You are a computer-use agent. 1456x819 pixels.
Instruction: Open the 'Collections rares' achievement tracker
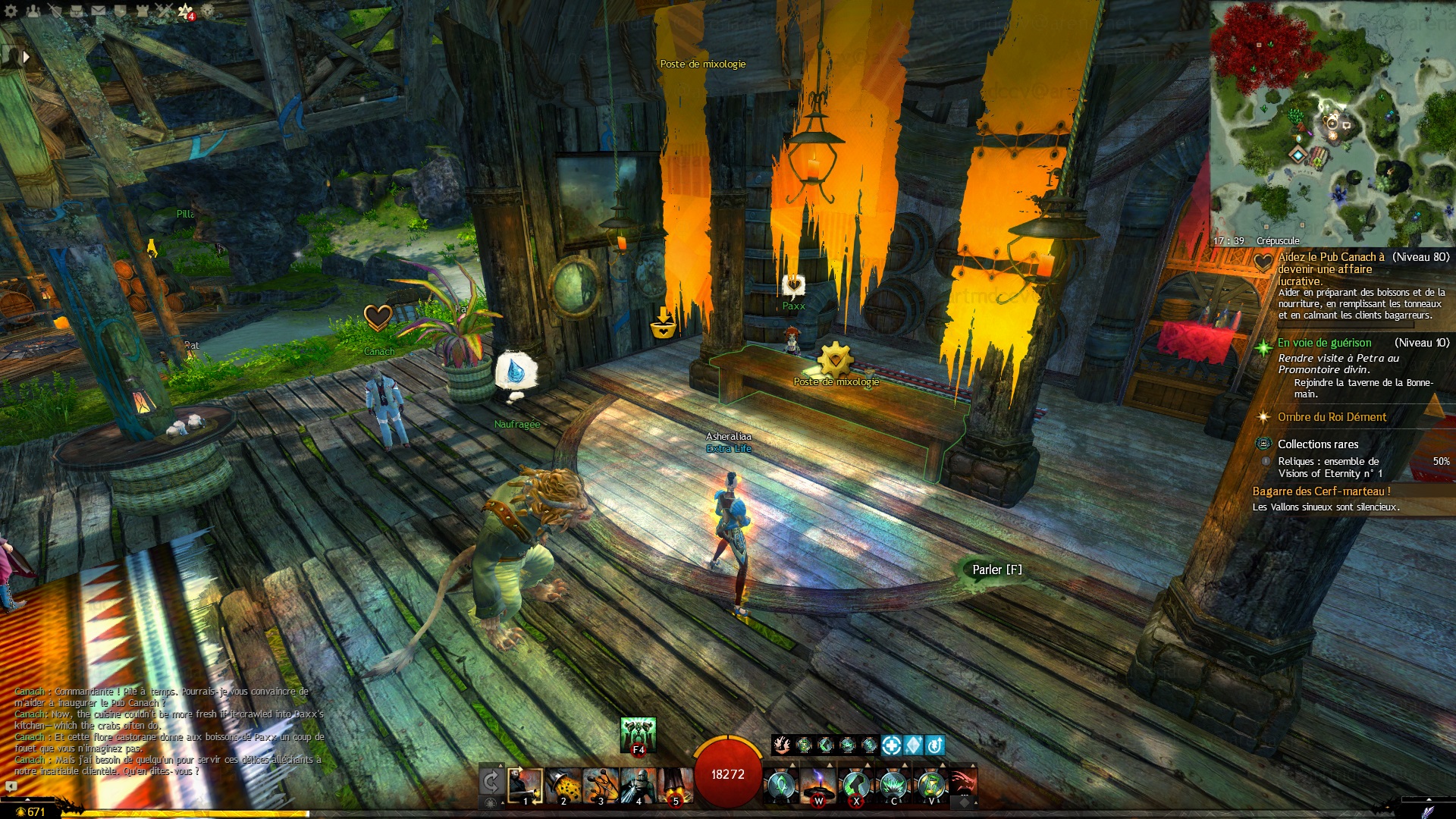[1317, 444]
